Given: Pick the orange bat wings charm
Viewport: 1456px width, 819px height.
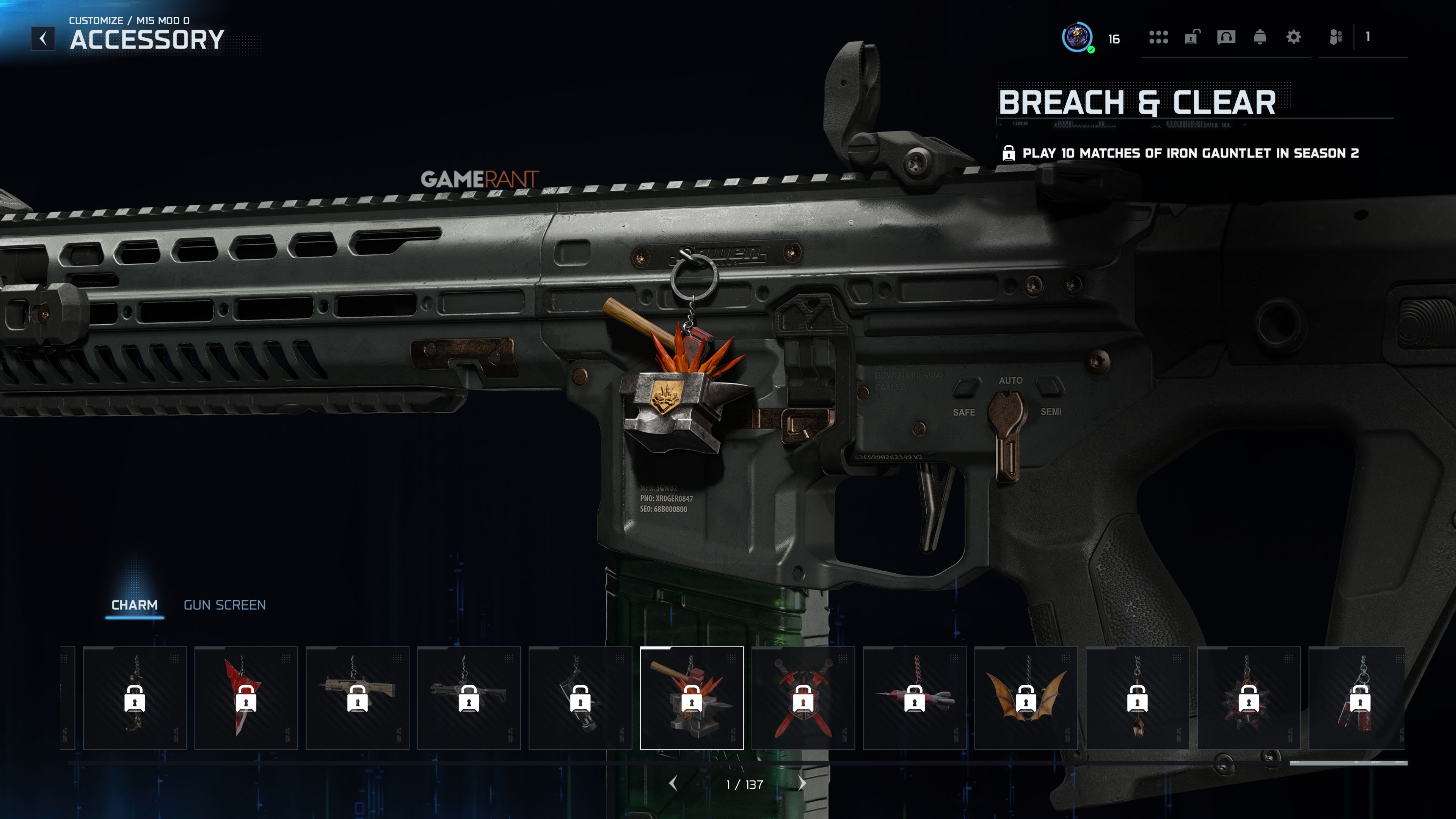Looking at the screenshot, I should (1025, 698).
